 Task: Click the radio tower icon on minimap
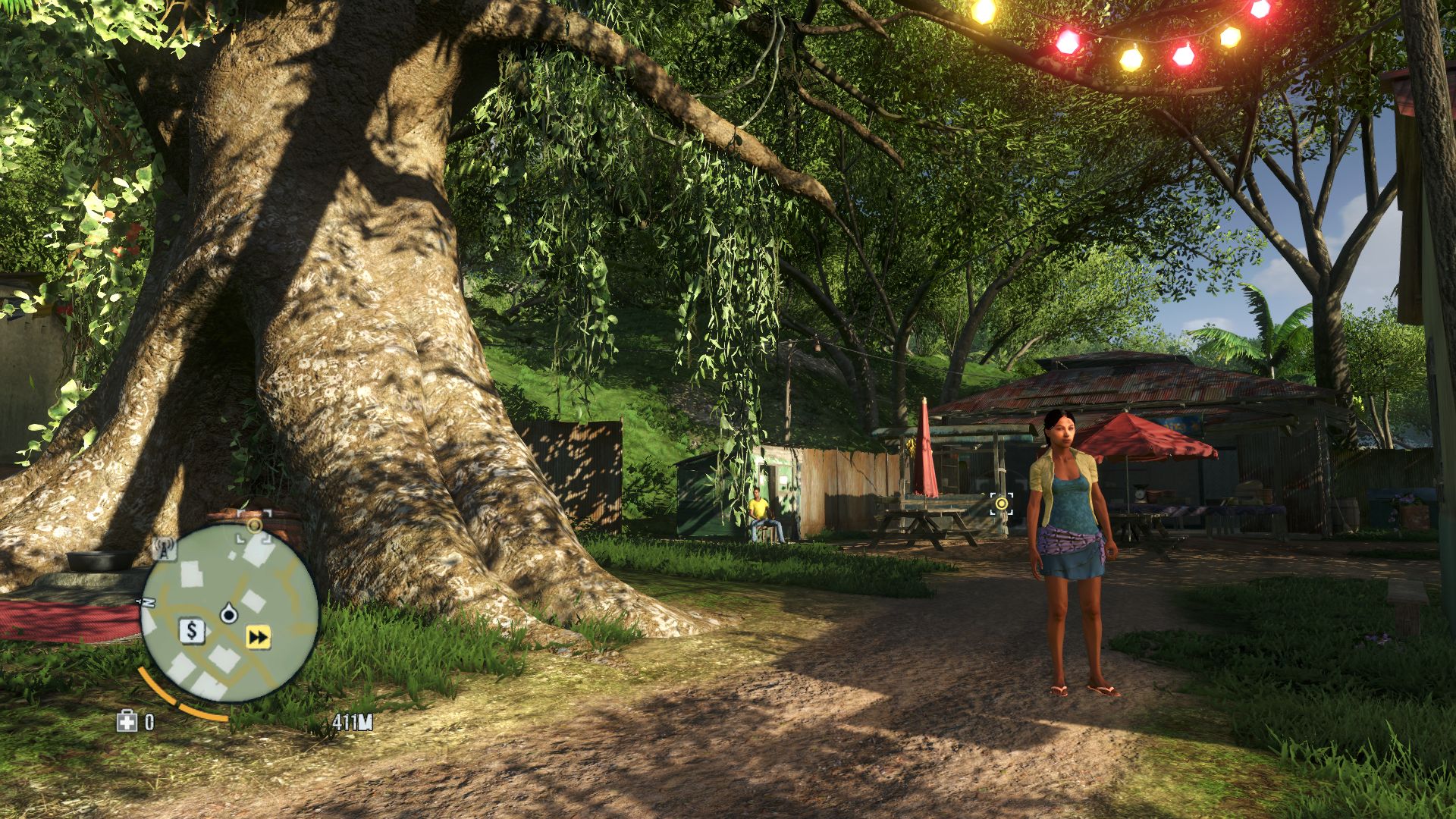click(165, 548)
